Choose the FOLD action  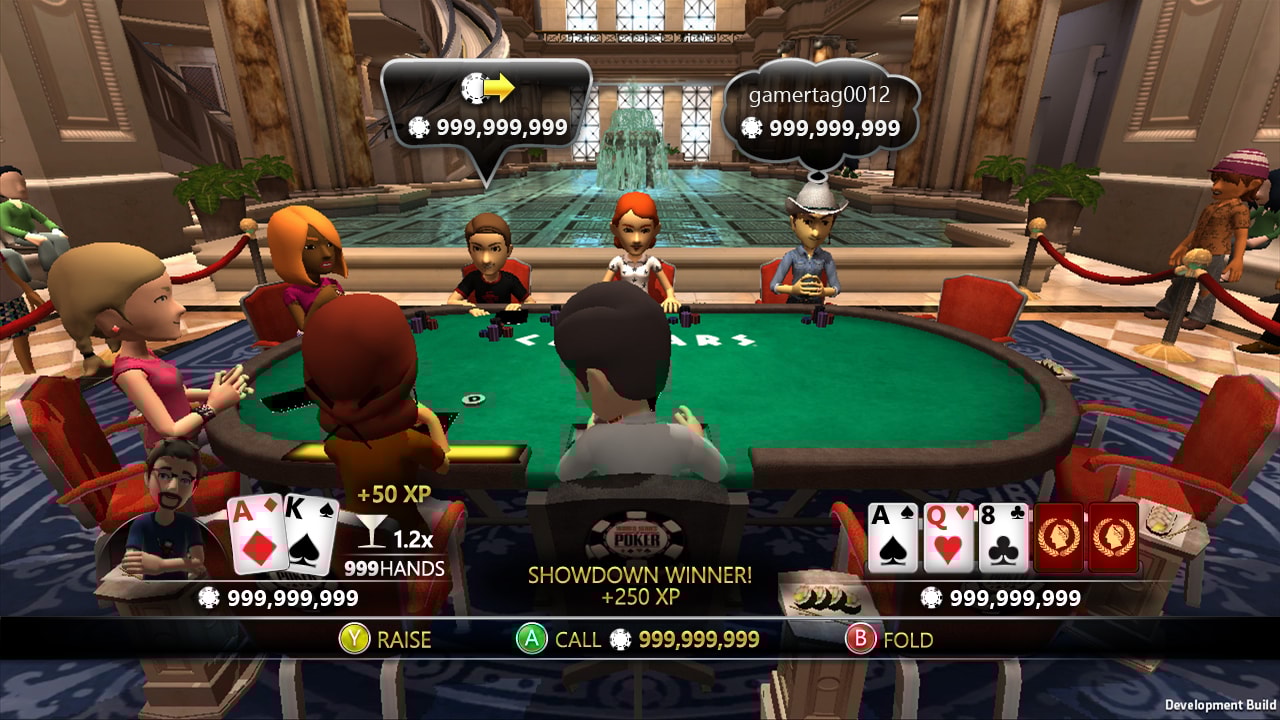889,640
